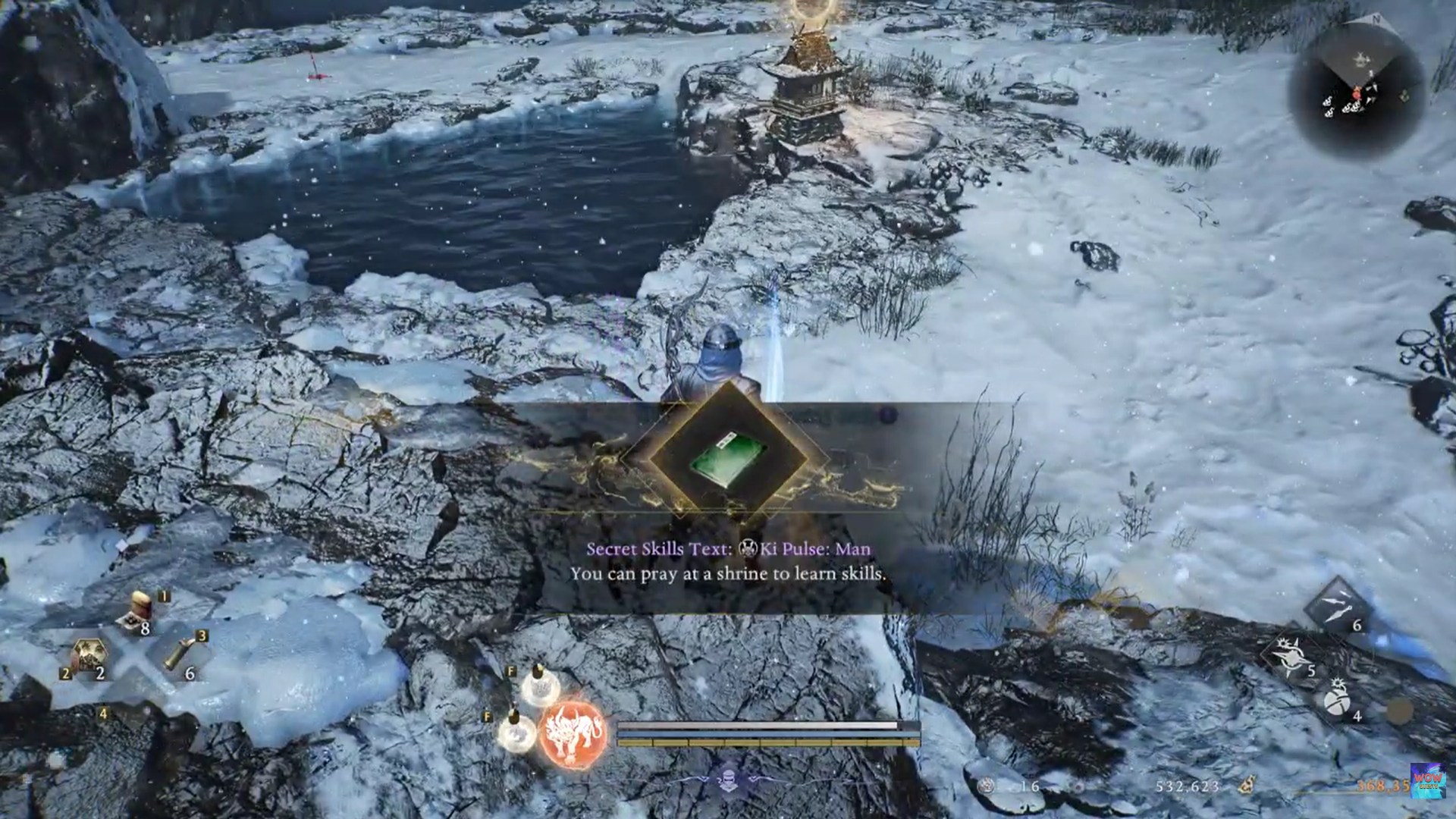This screenshot has height=819, width=1456.
Task: Click the purple helmet emblem below the ki bar
Action: [x=730, y=780]
